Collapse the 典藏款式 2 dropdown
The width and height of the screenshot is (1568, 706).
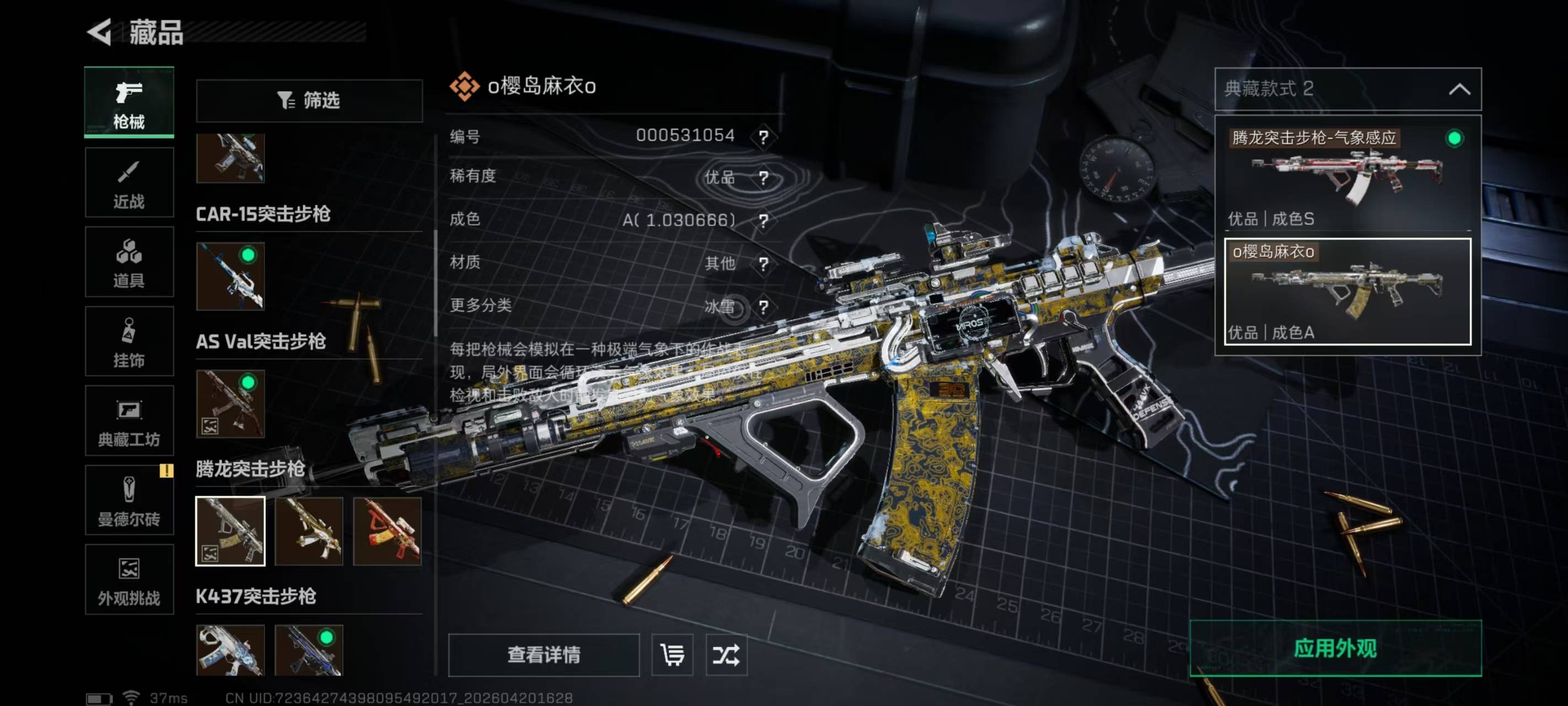tap(1459, 89)
